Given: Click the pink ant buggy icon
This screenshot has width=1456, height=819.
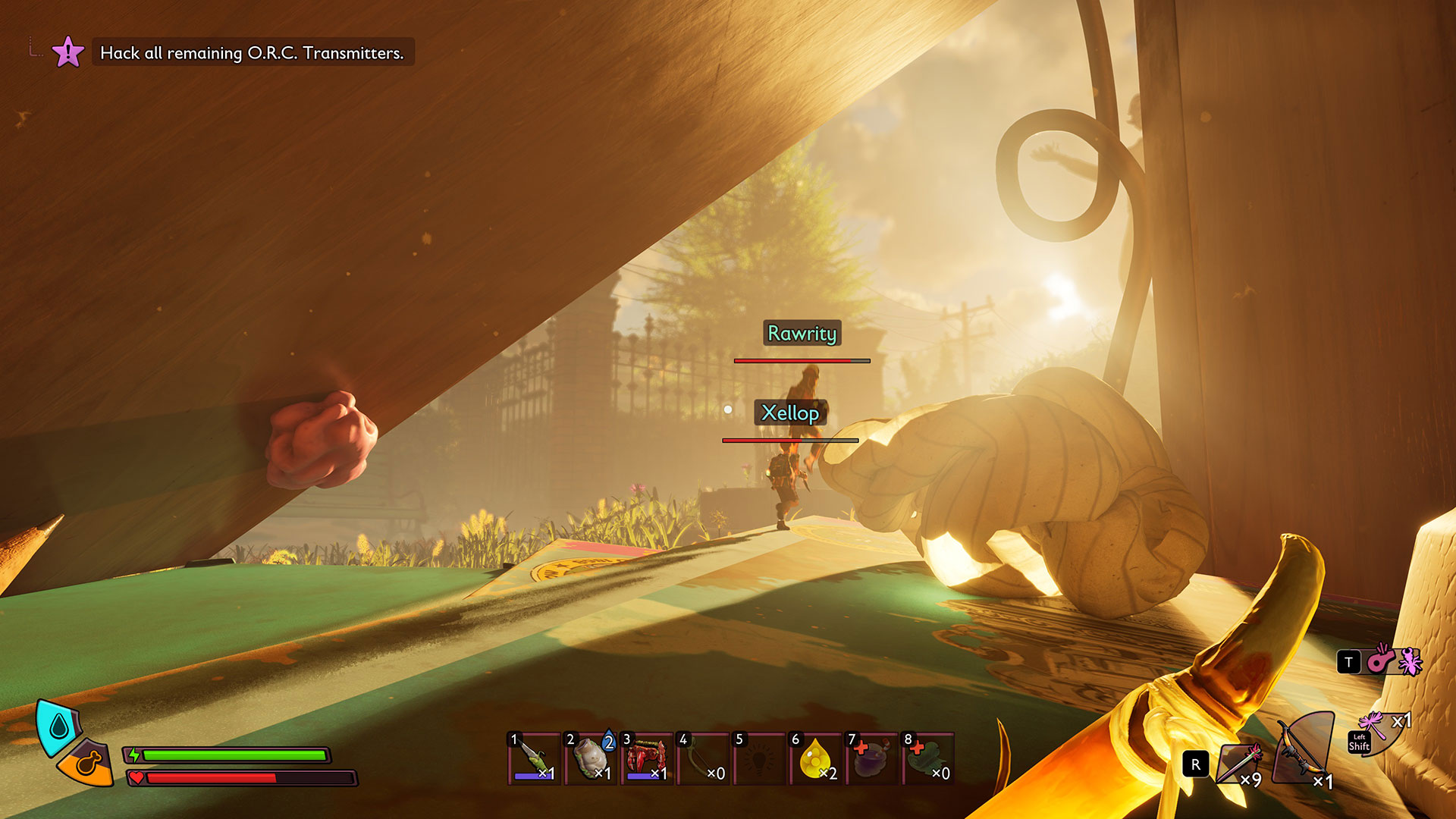Looking at the screenshot, I should [1410, 661].
